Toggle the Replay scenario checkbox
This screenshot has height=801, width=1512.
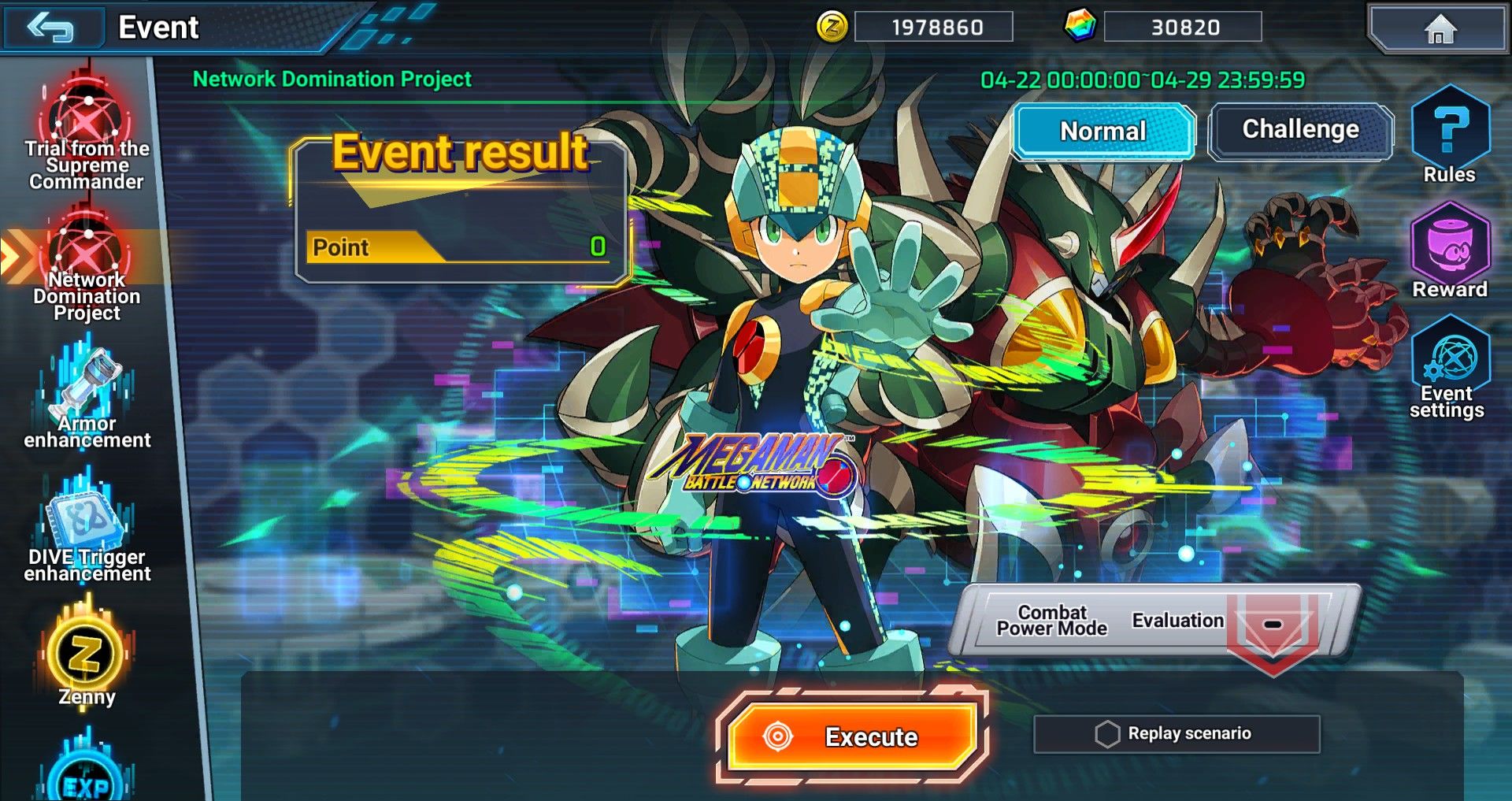click(x=1106, y=733)
